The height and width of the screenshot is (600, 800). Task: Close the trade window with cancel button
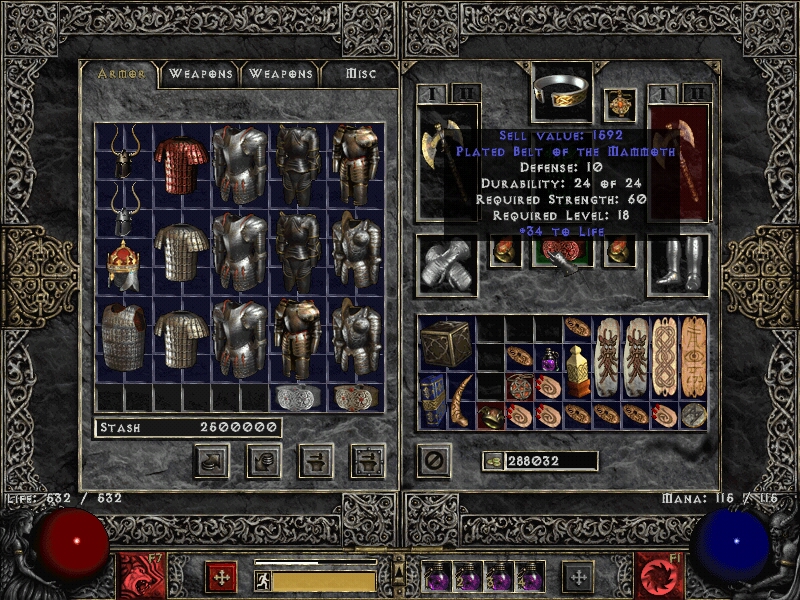[x=432, y=461]
